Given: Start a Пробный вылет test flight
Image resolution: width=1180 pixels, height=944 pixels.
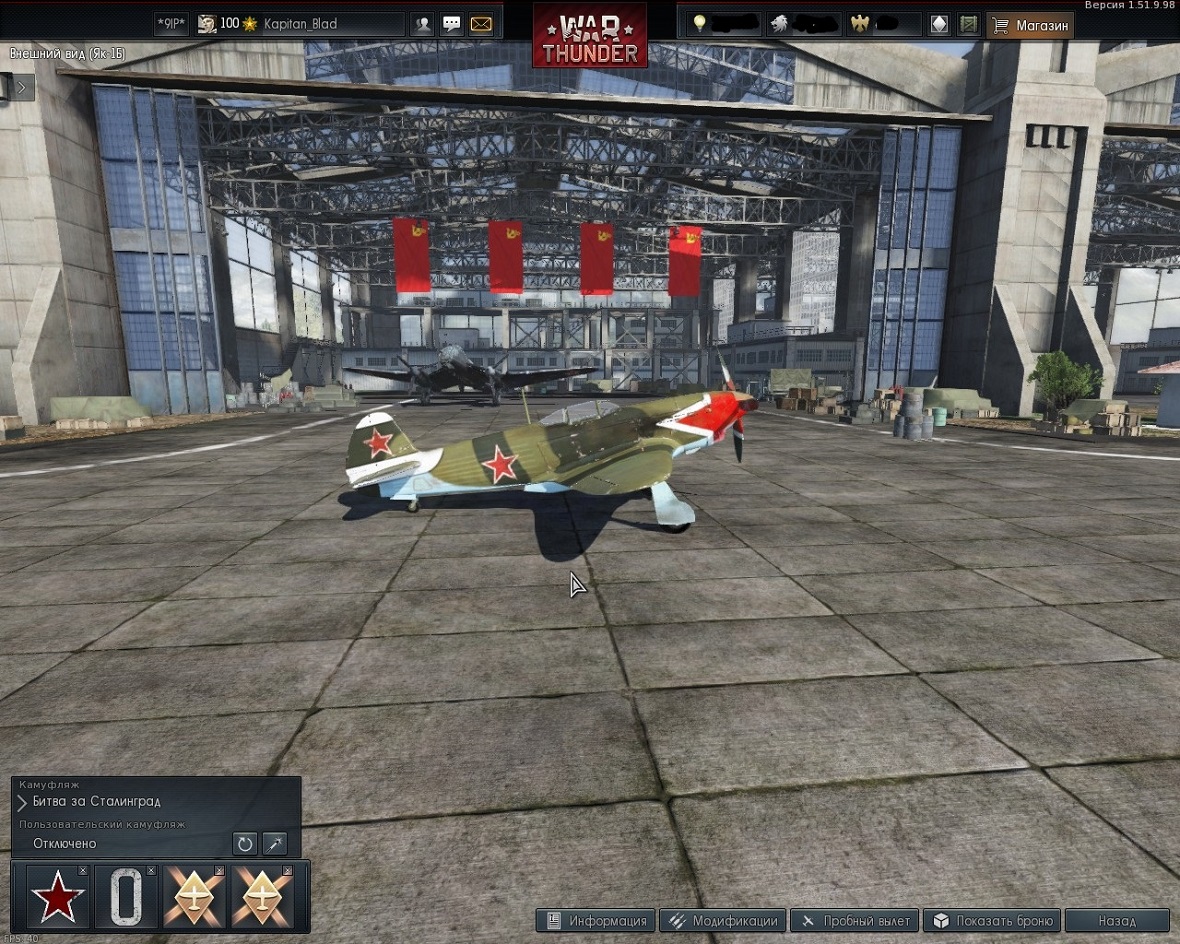Looking at the screenshot, I should pos(855,921).
